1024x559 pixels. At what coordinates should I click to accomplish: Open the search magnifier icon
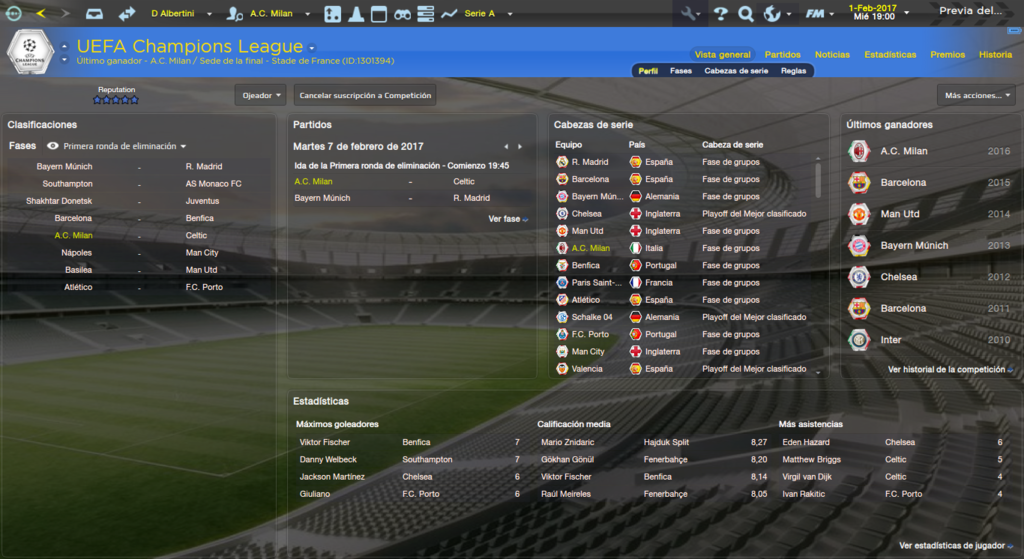(745, 14)
